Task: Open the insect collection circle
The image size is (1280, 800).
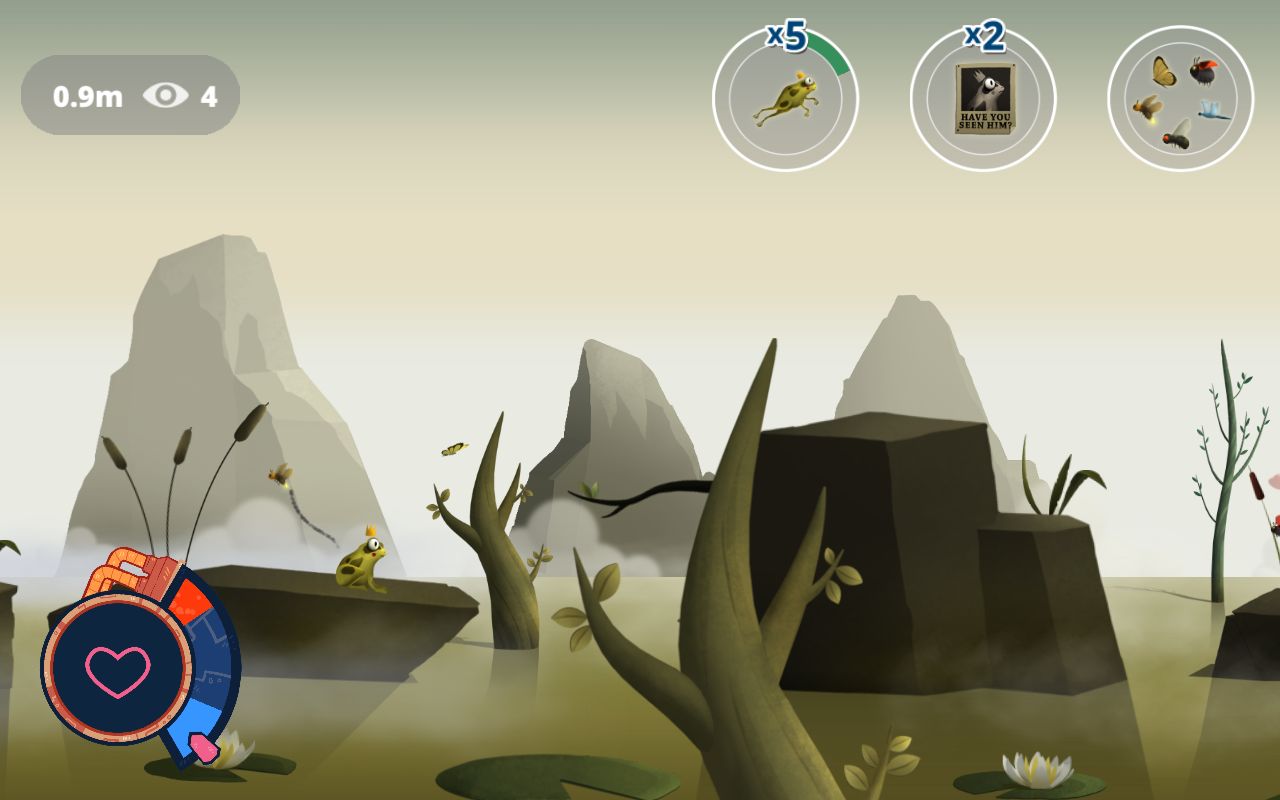Action: click(x=1180, y=99)
